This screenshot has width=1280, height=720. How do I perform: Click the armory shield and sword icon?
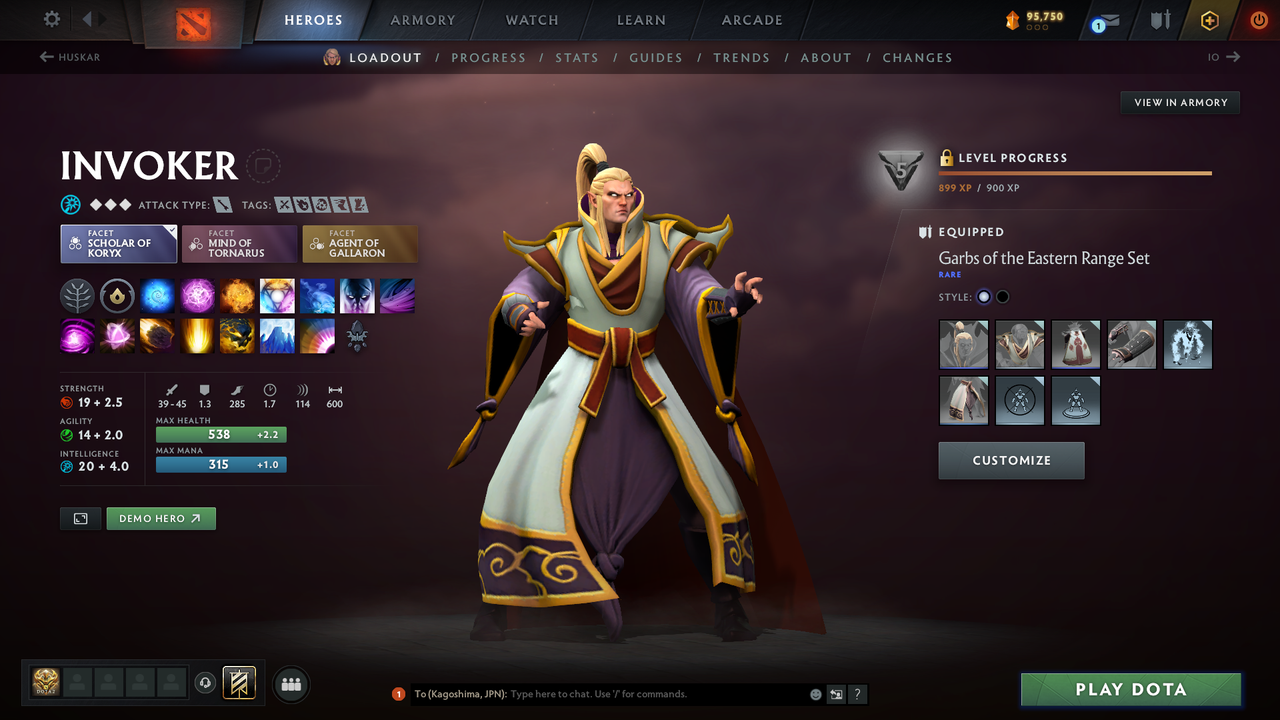[1162, 18]
